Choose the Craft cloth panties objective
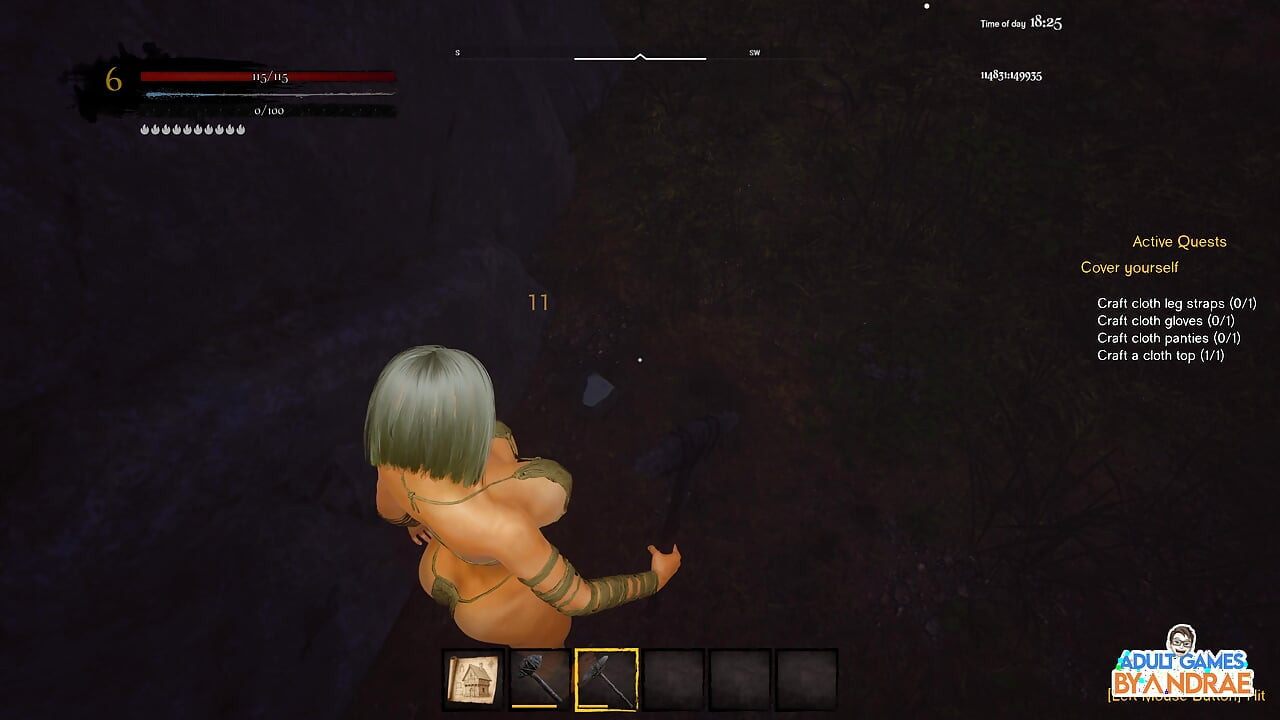1280x720 pixels. (1168, 338)
